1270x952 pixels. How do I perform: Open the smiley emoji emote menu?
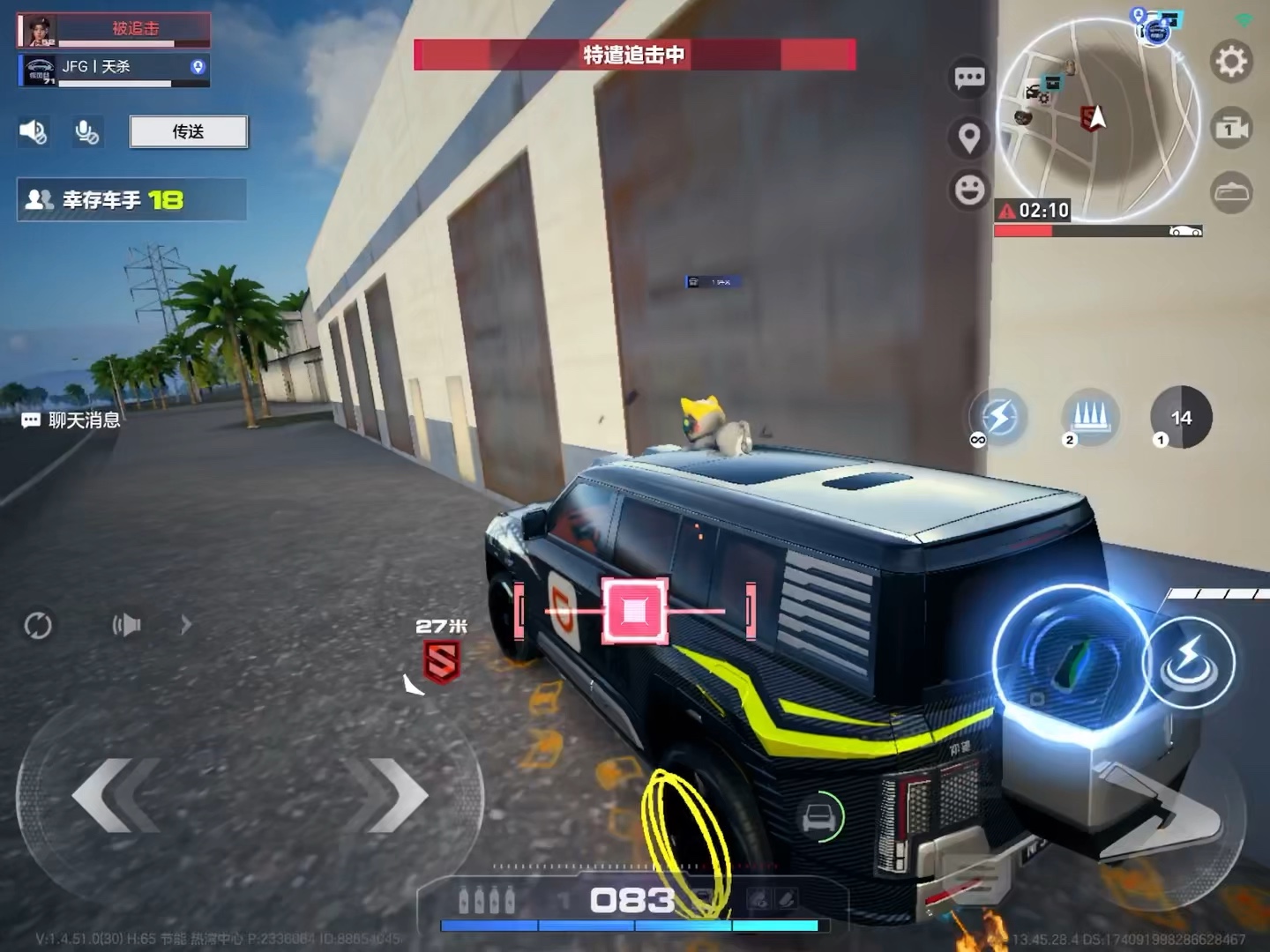point(969,190)
